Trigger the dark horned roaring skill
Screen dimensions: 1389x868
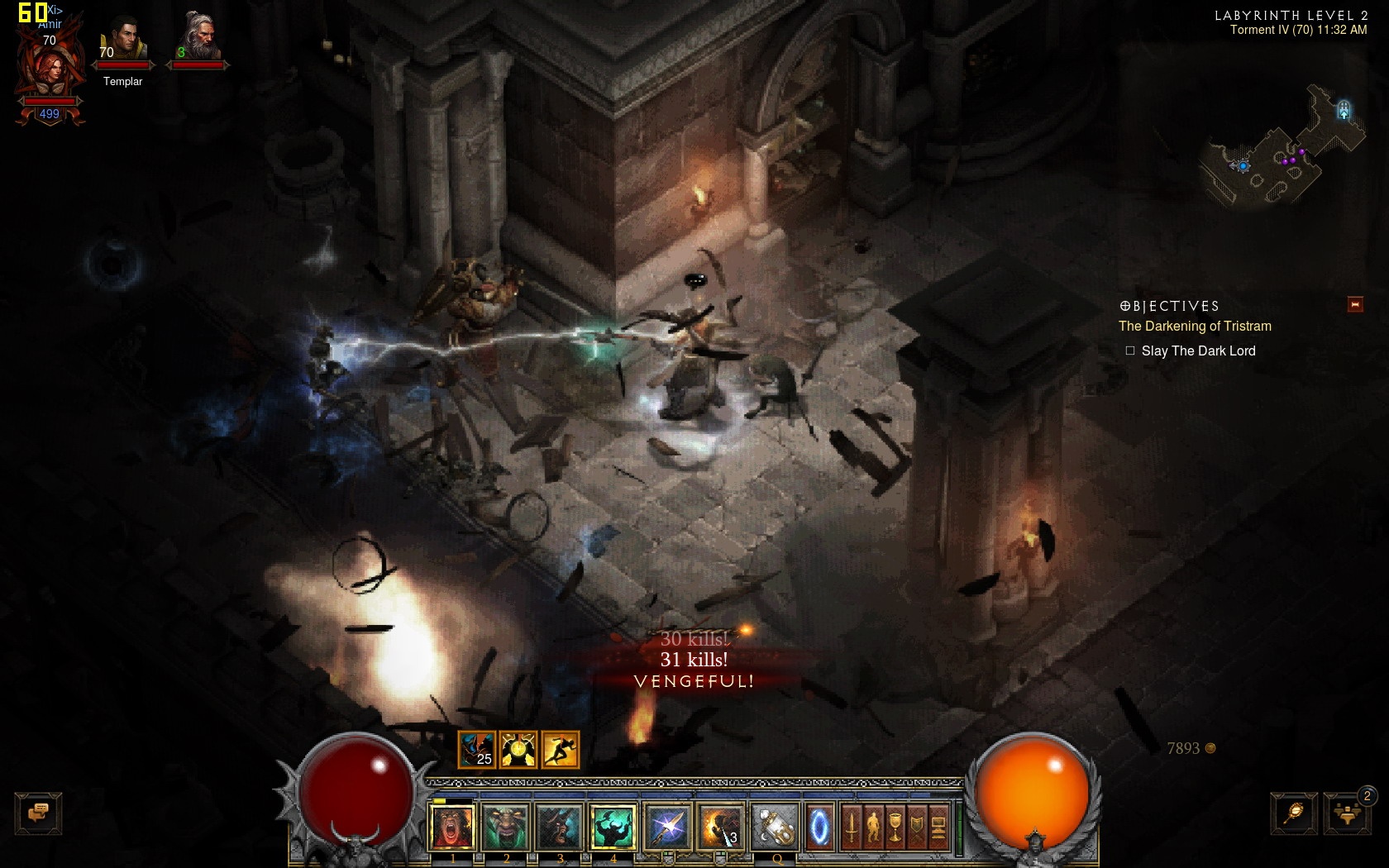coord(559,827)
